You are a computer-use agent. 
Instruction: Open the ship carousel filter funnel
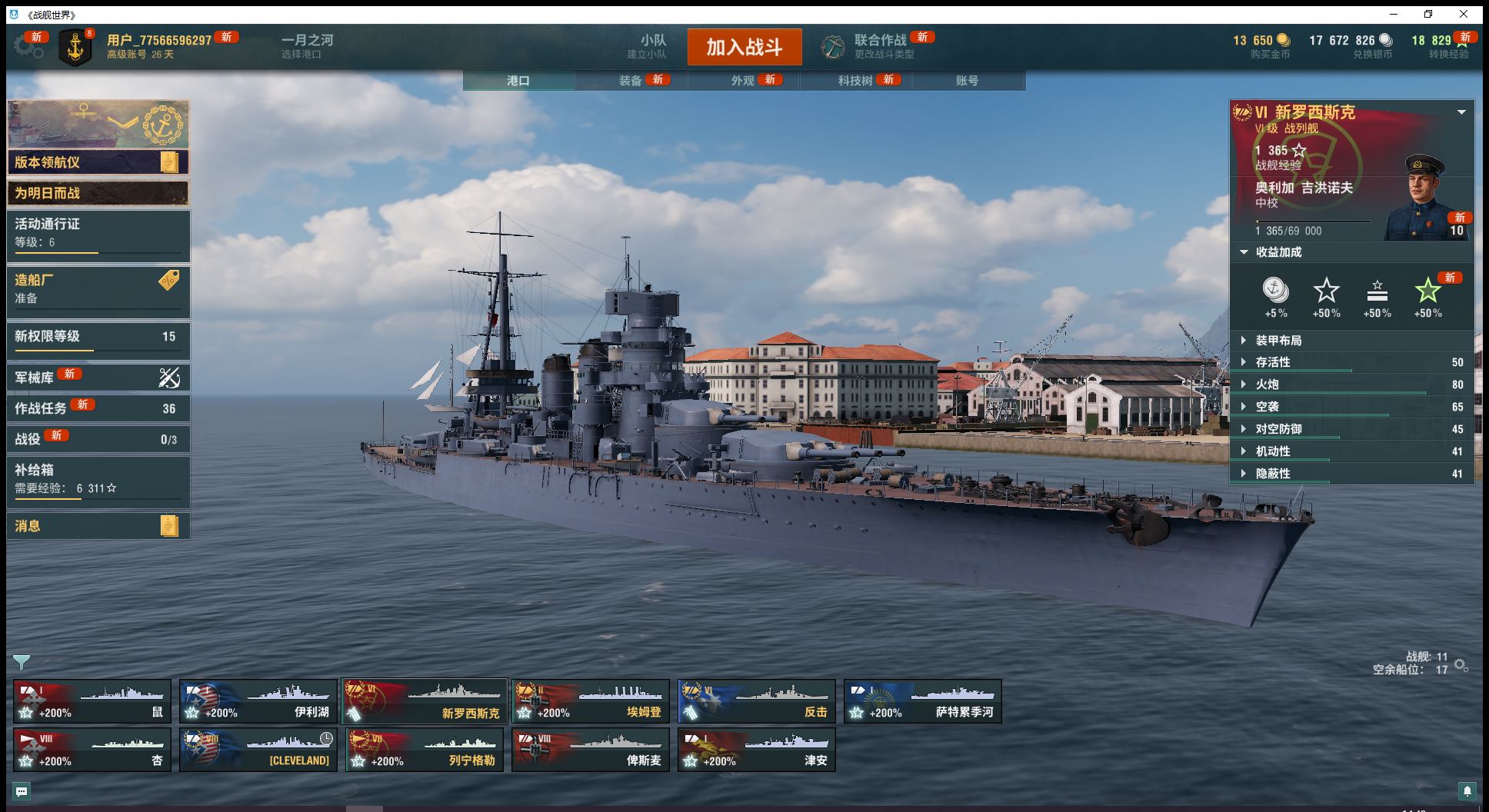click(22, 662)
